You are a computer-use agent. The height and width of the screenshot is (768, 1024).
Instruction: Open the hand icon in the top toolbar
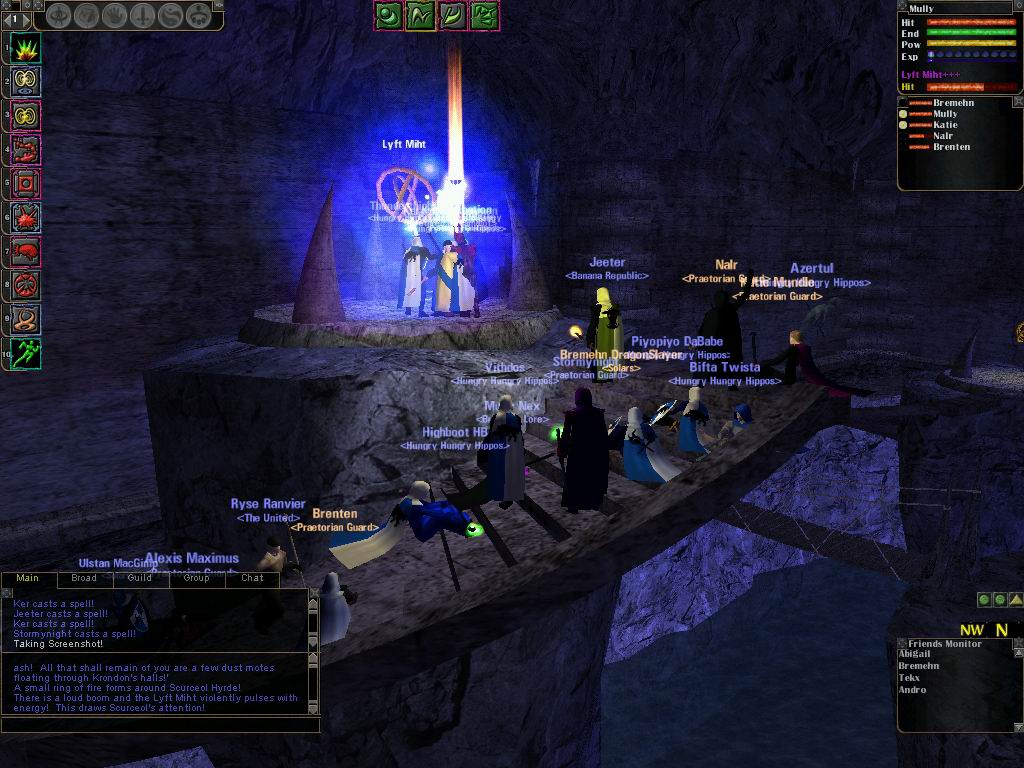(115, 17)
